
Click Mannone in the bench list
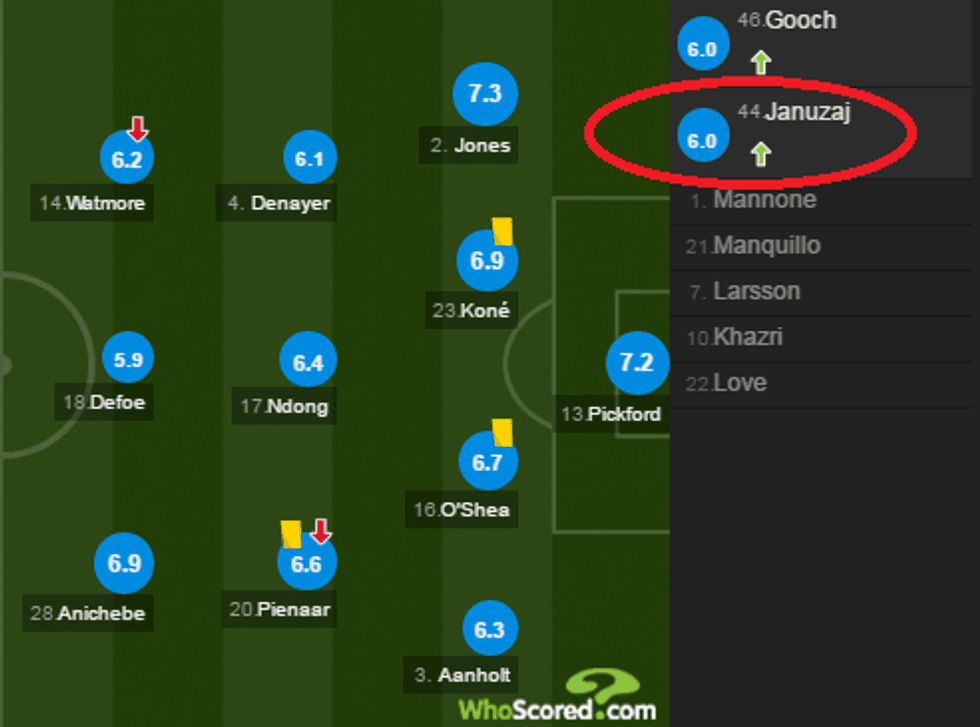[x=765, y=200]
